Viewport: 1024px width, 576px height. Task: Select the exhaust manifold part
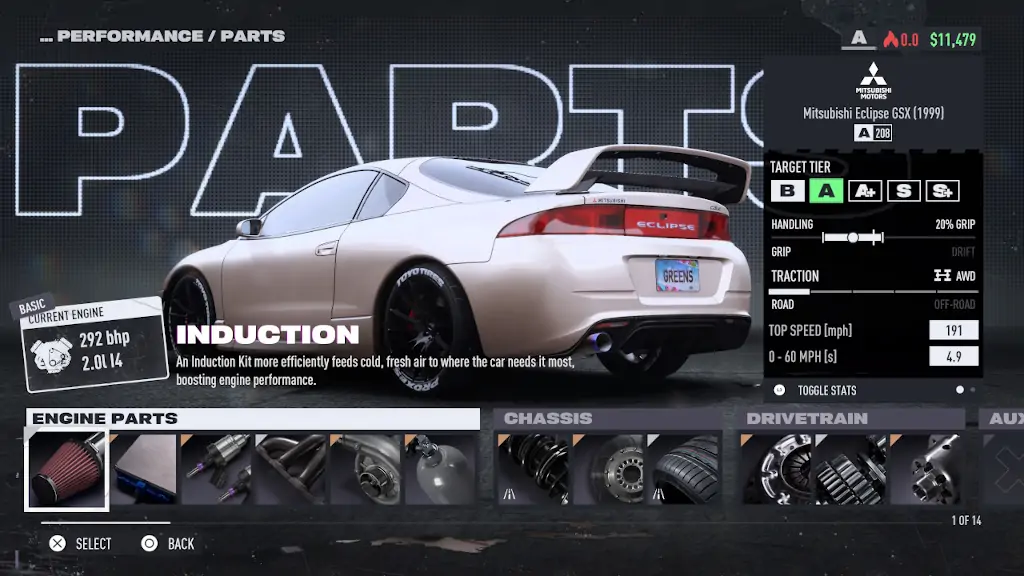[291, 469]
